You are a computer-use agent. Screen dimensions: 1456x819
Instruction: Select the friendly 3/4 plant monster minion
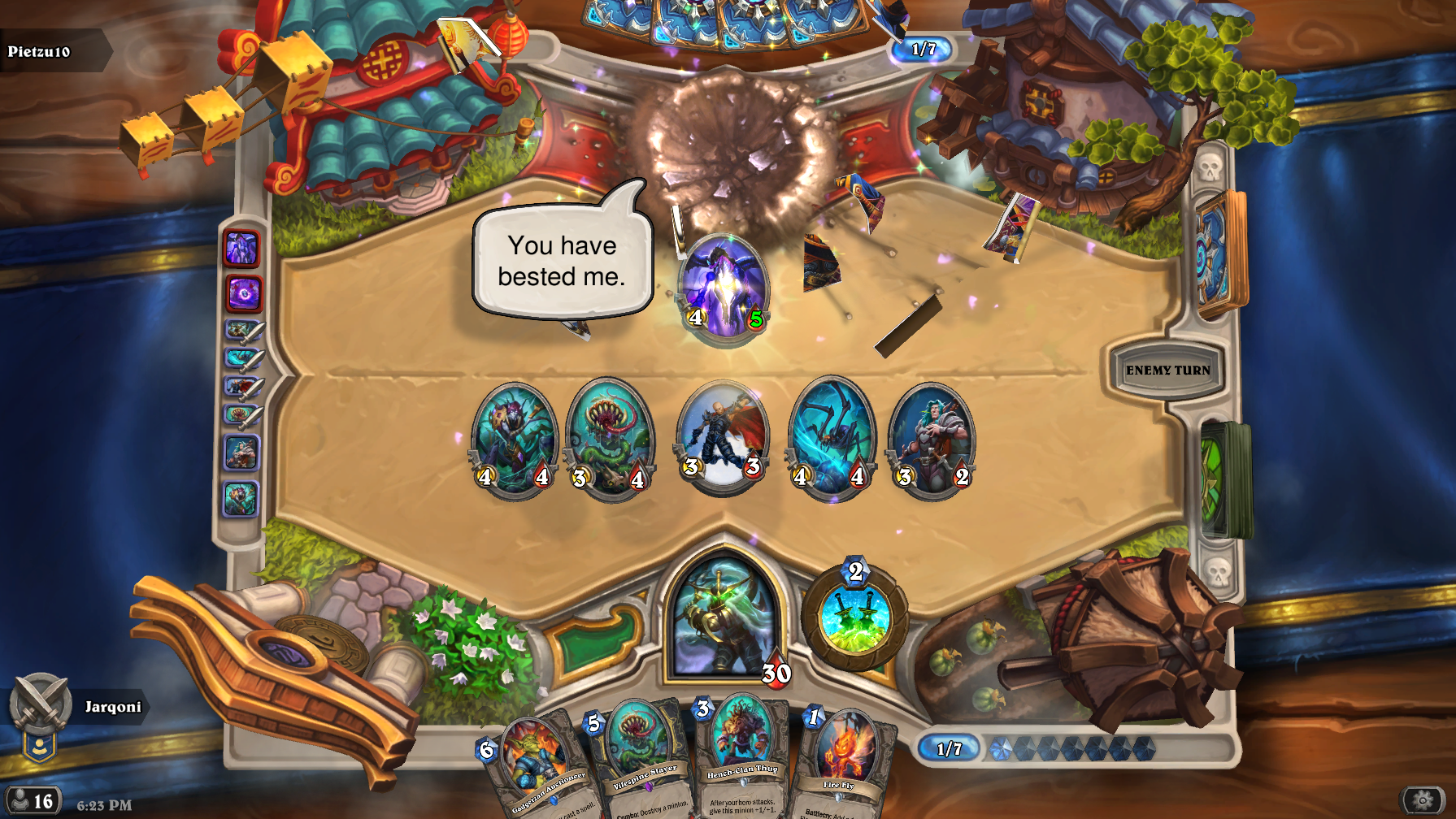[x=610, y=440]
